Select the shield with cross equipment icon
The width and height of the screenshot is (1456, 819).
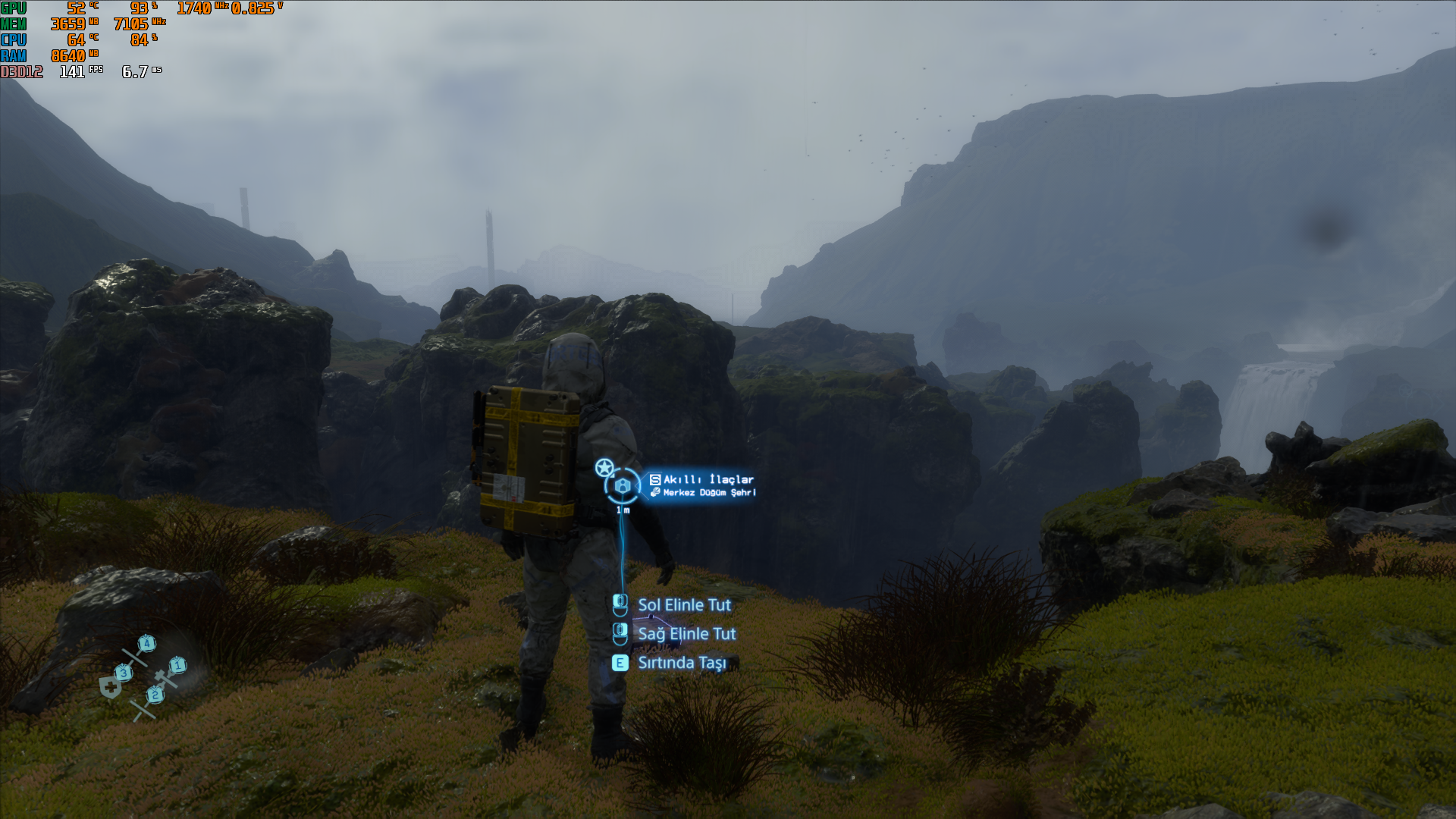click(x=111, y=688)
